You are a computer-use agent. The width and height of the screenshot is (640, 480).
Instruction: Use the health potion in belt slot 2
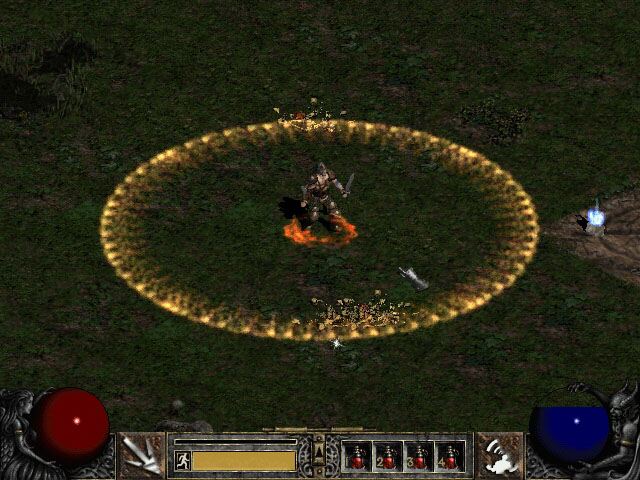(389, 456)
